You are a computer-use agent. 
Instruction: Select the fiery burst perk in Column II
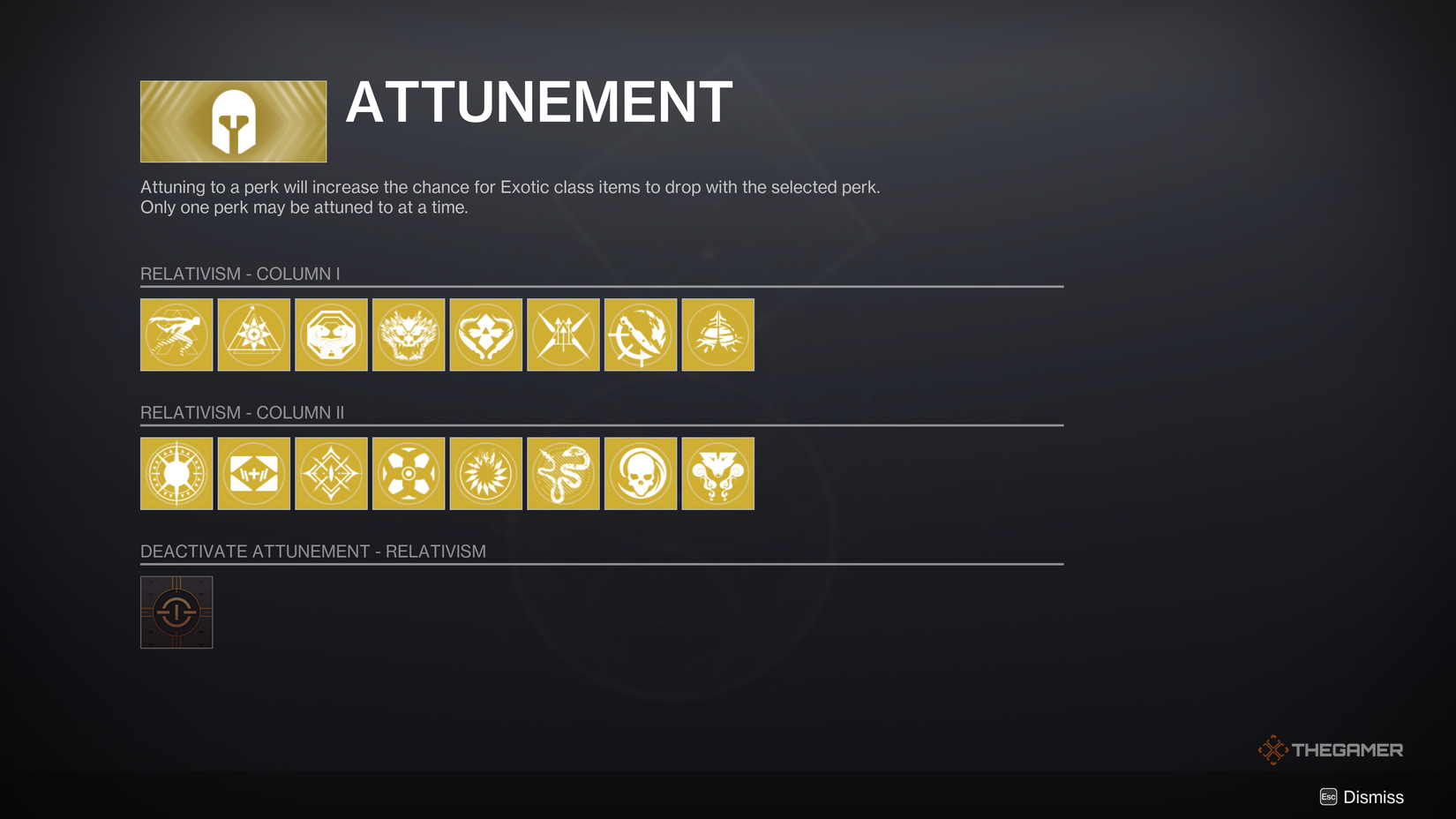point(485,473)
